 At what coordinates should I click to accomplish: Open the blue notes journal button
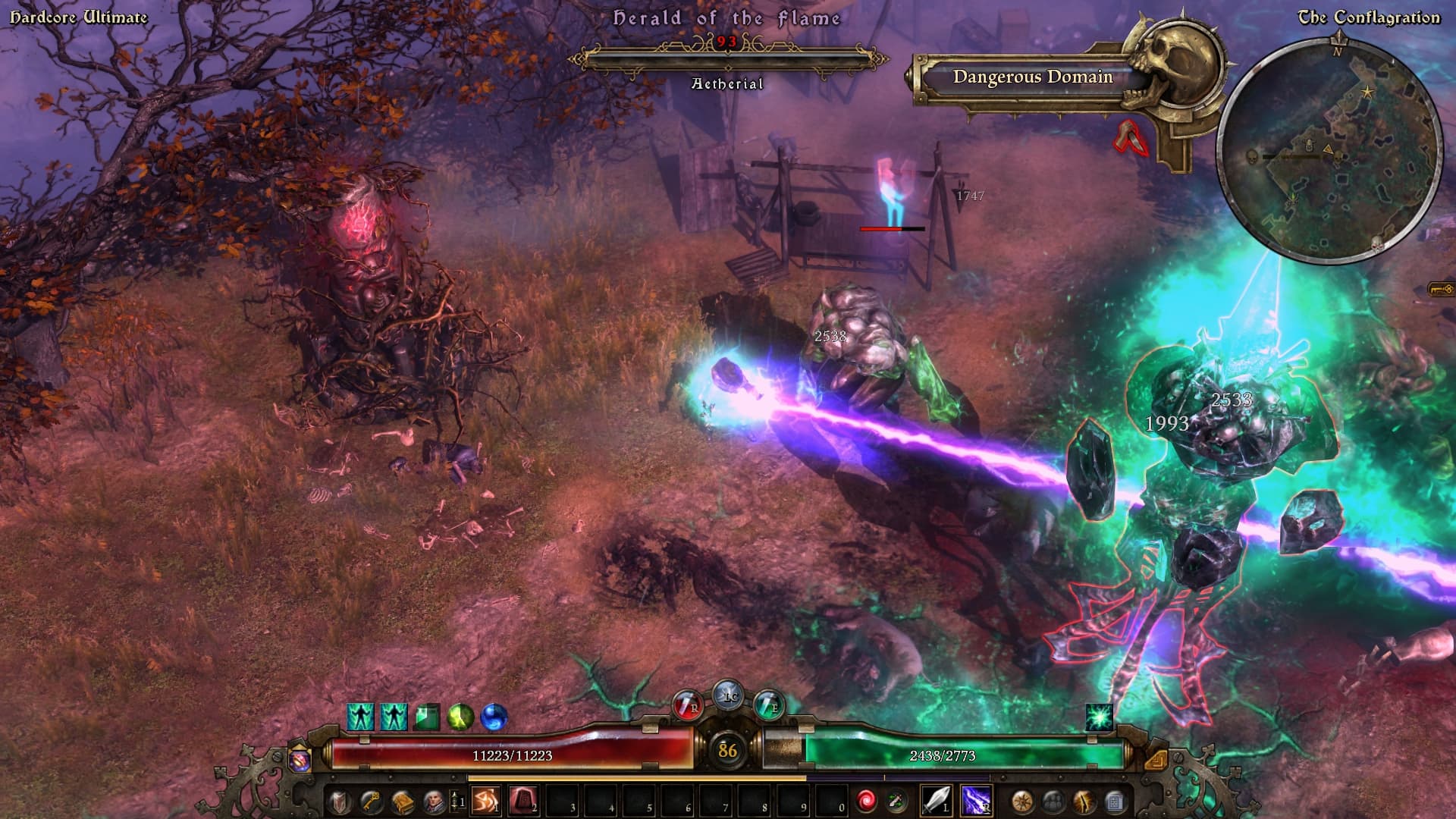click(1114, 802)
